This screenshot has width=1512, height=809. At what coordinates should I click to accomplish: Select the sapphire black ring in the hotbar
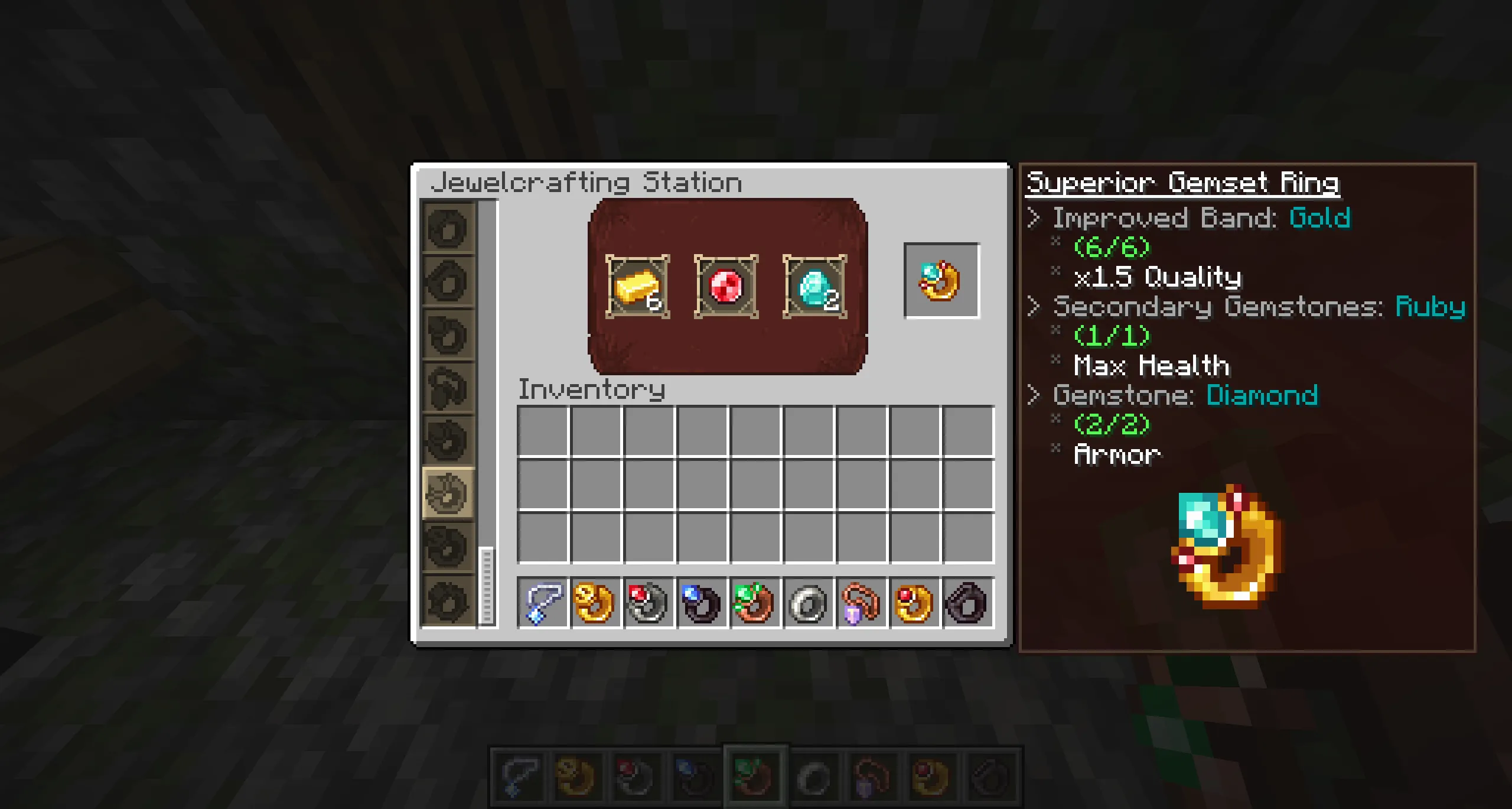click(698, 603)
